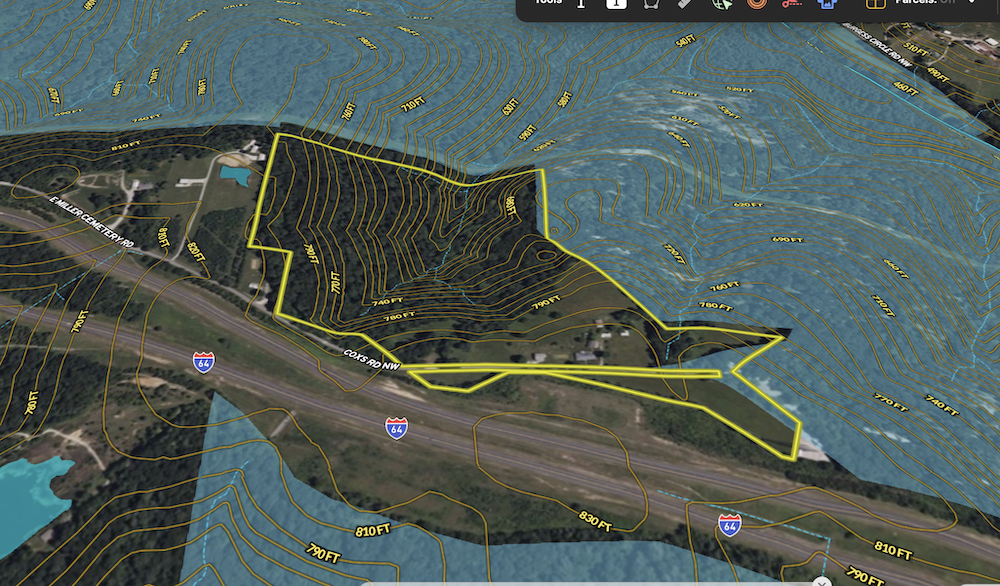The width and height of the screenshot is (1000, 586).
Task: Select the polygon shape drawing tool
Action: [x=651, y=4]
